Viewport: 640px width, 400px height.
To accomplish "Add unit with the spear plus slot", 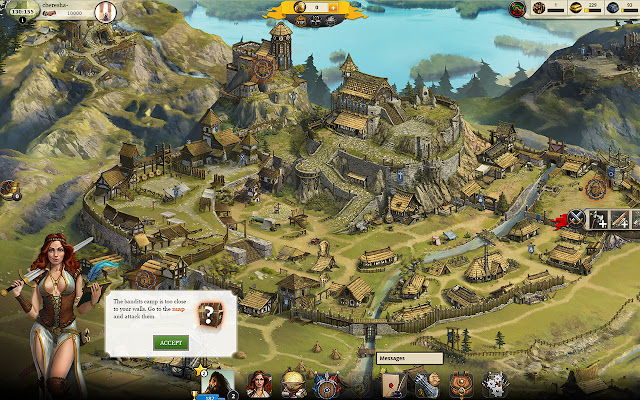I will pyautogui.click(x=622, y=219).
